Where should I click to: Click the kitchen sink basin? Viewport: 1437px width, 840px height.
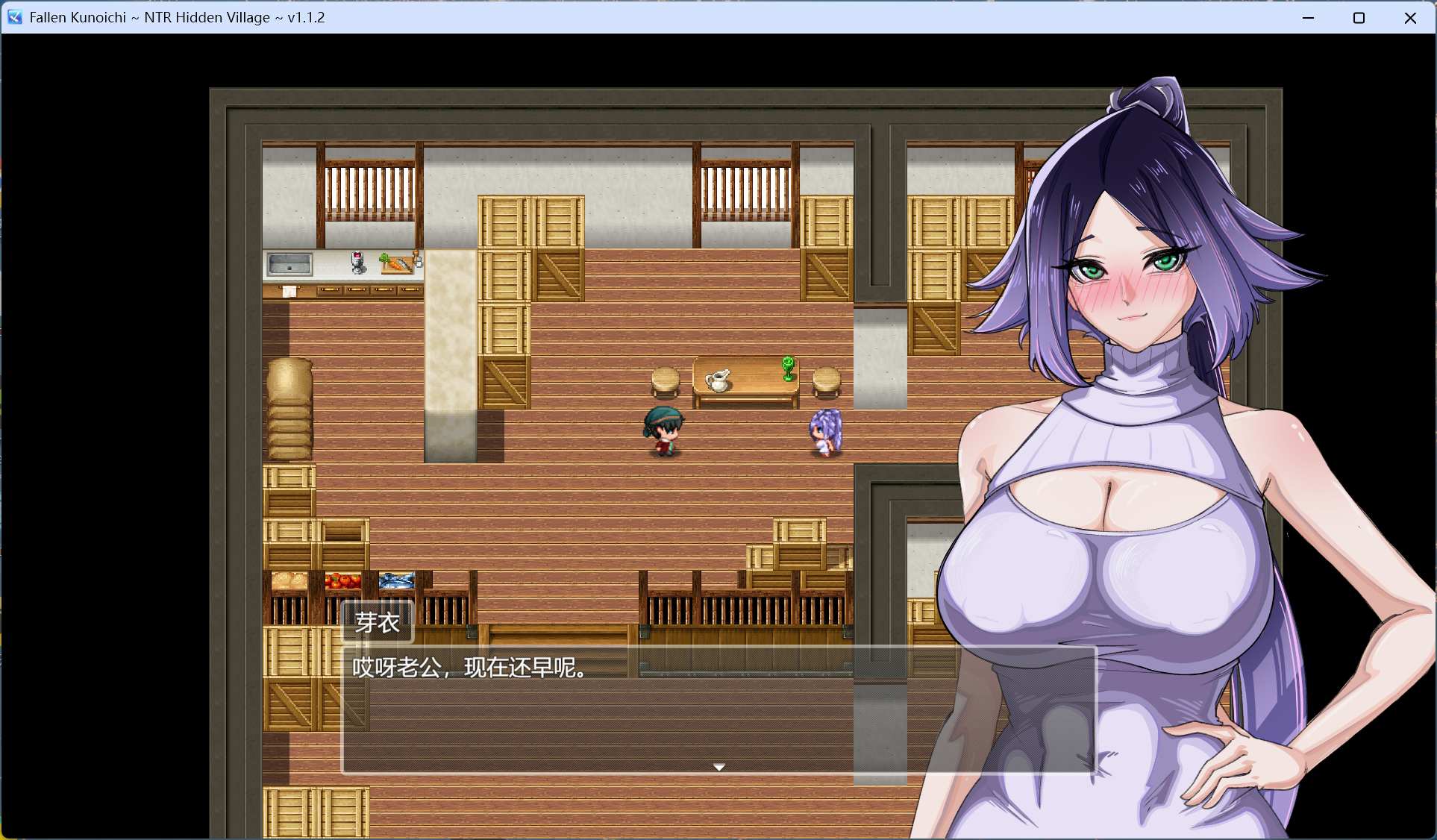(289, 263)
